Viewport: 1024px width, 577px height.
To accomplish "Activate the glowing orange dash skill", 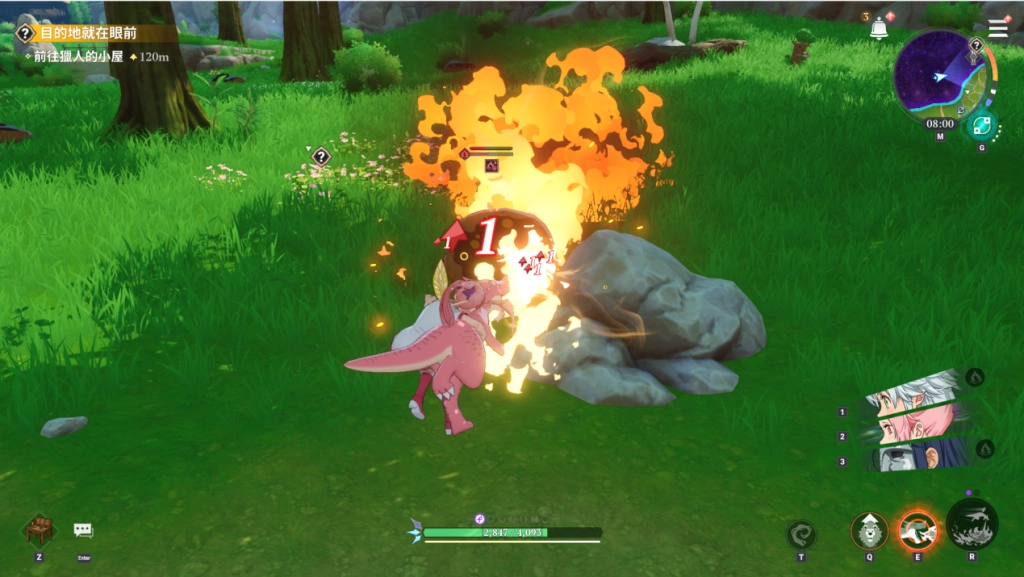I will tap(917, 530).
